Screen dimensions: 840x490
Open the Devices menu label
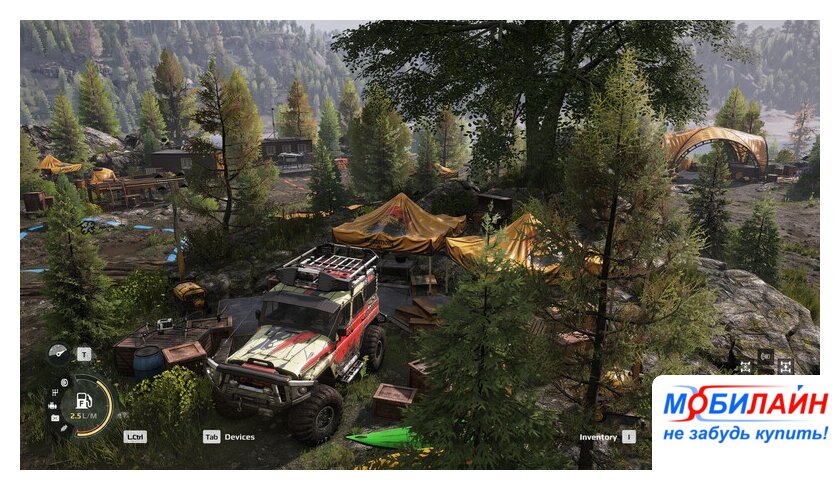click(239, 437)
